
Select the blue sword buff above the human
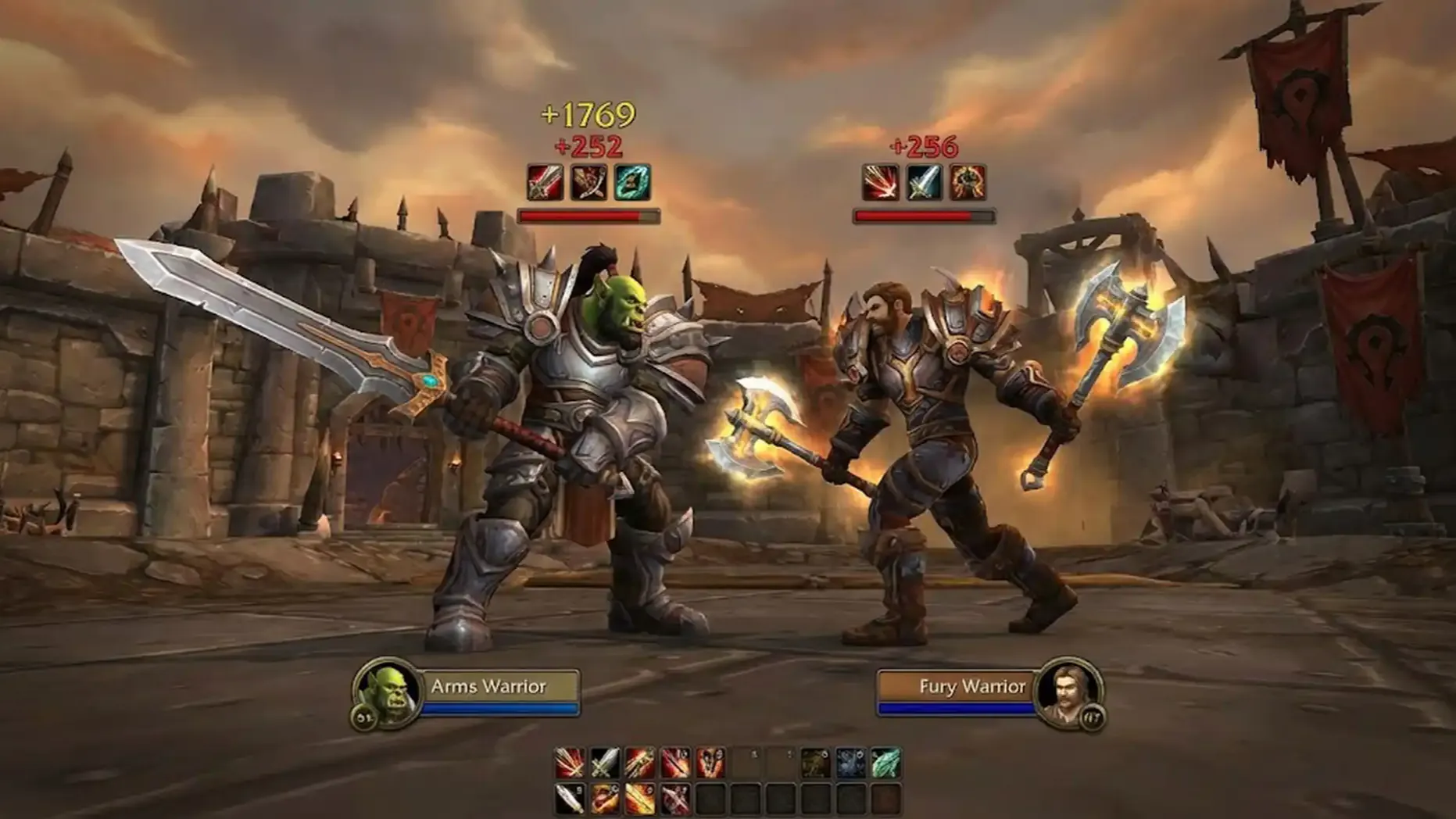click(x=924, y=183)
